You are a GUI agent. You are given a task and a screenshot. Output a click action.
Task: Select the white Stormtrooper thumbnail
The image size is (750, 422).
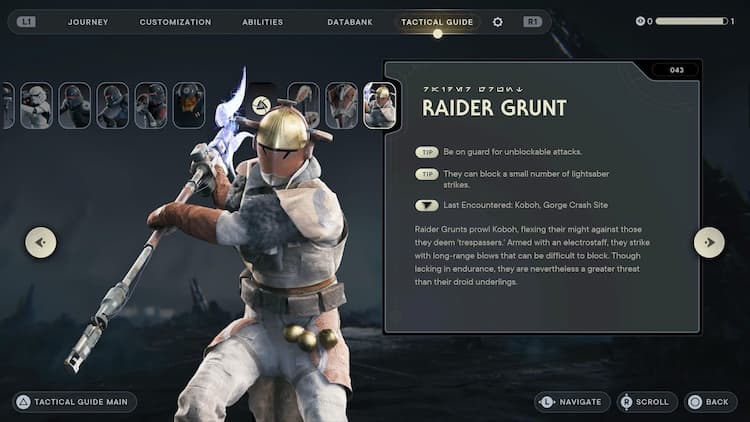pos(36,105)
